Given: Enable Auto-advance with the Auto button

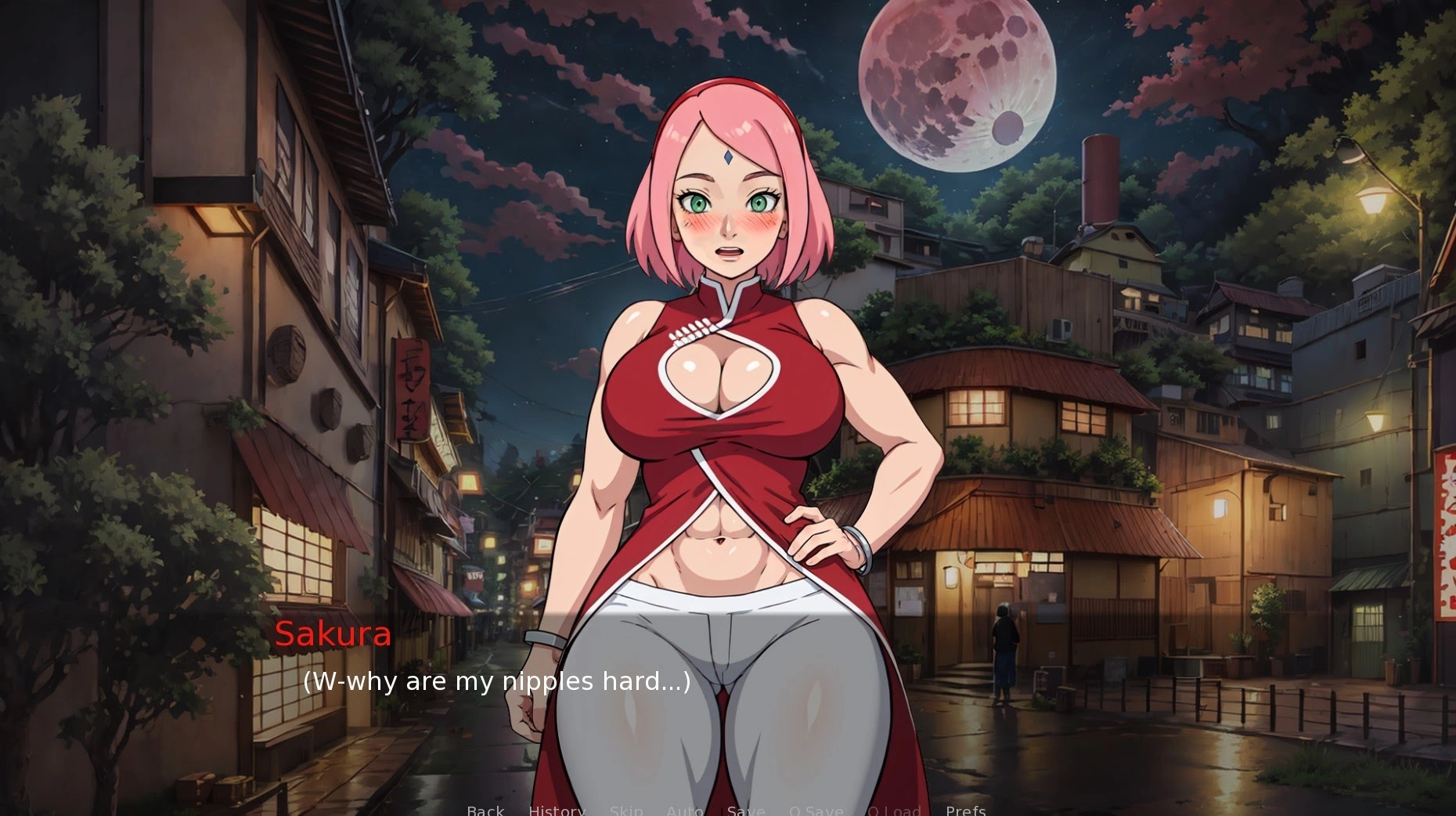Looking at the screenshot, I should tap(685, 810).
